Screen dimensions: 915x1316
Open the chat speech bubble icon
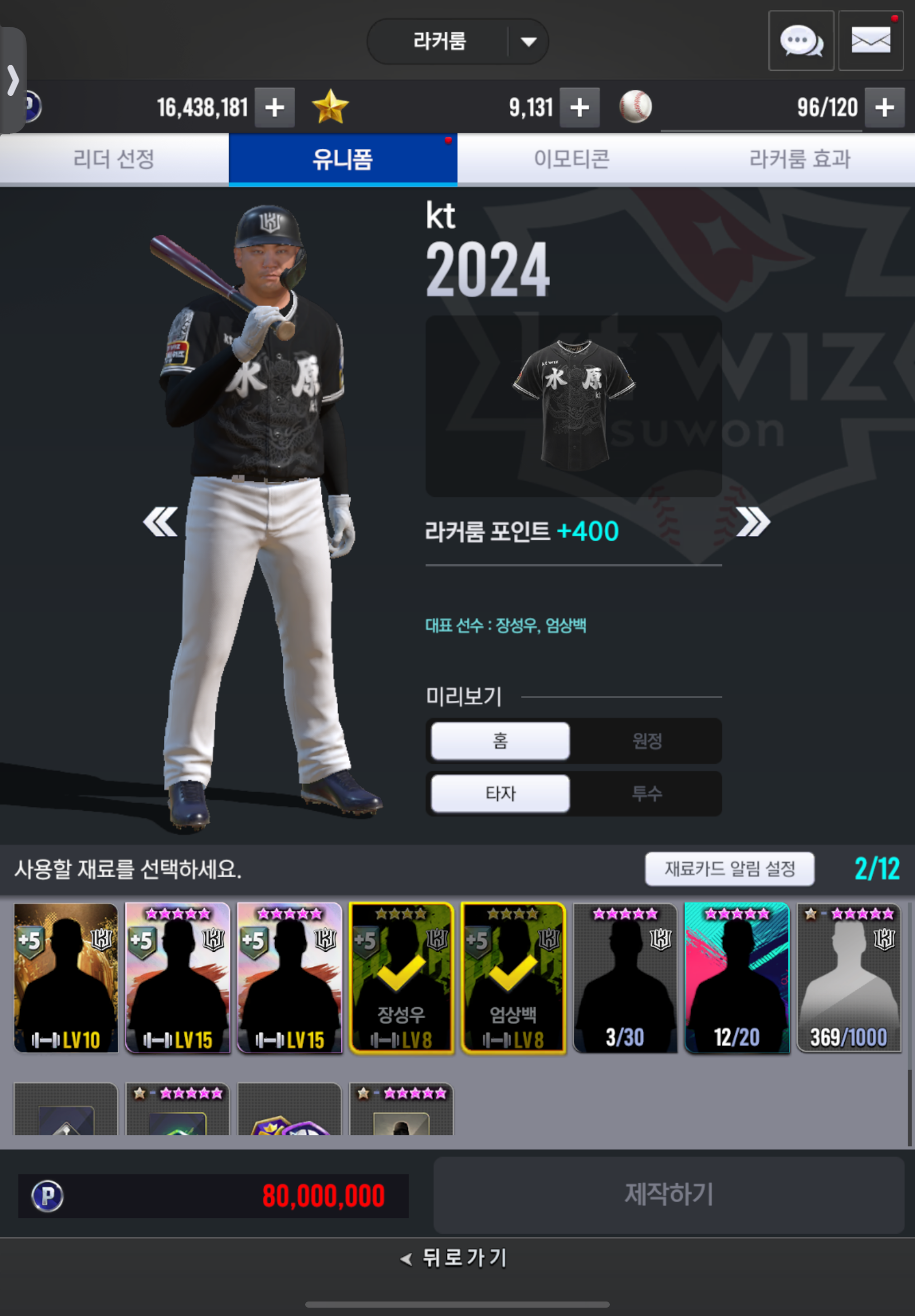(800, 41)
